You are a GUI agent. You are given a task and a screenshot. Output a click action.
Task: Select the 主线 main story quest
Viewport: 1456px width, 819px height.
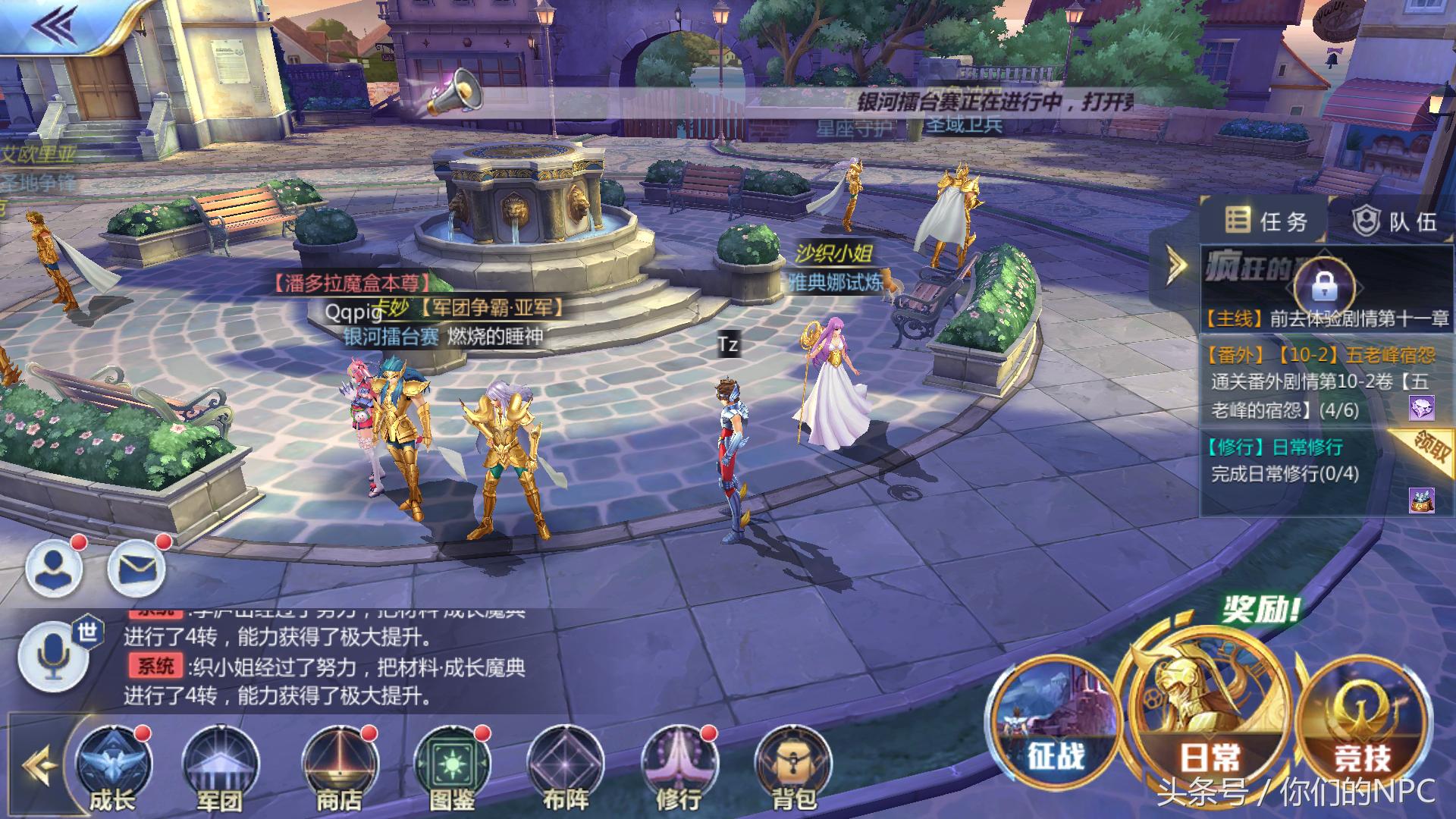tap(1327, 318)
